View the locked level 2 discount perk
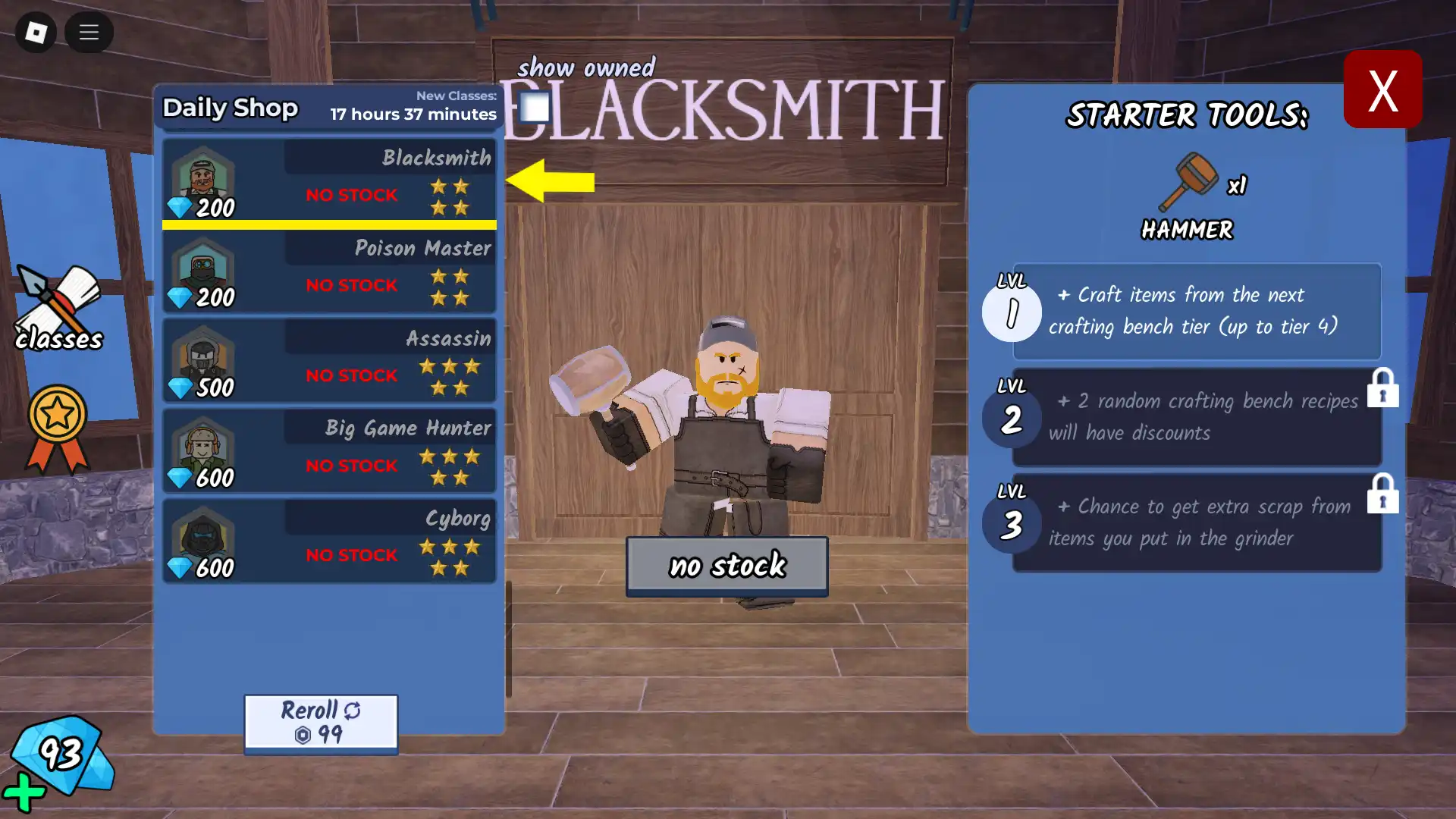1456x819 pixels. coord(1196,417)
